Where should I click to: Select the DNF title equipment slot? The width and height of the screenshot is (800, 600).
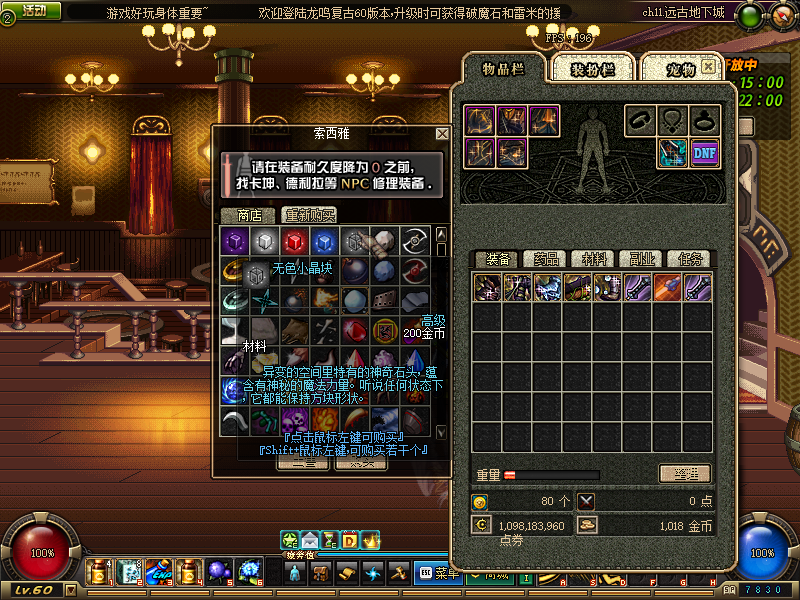(704, 153)
